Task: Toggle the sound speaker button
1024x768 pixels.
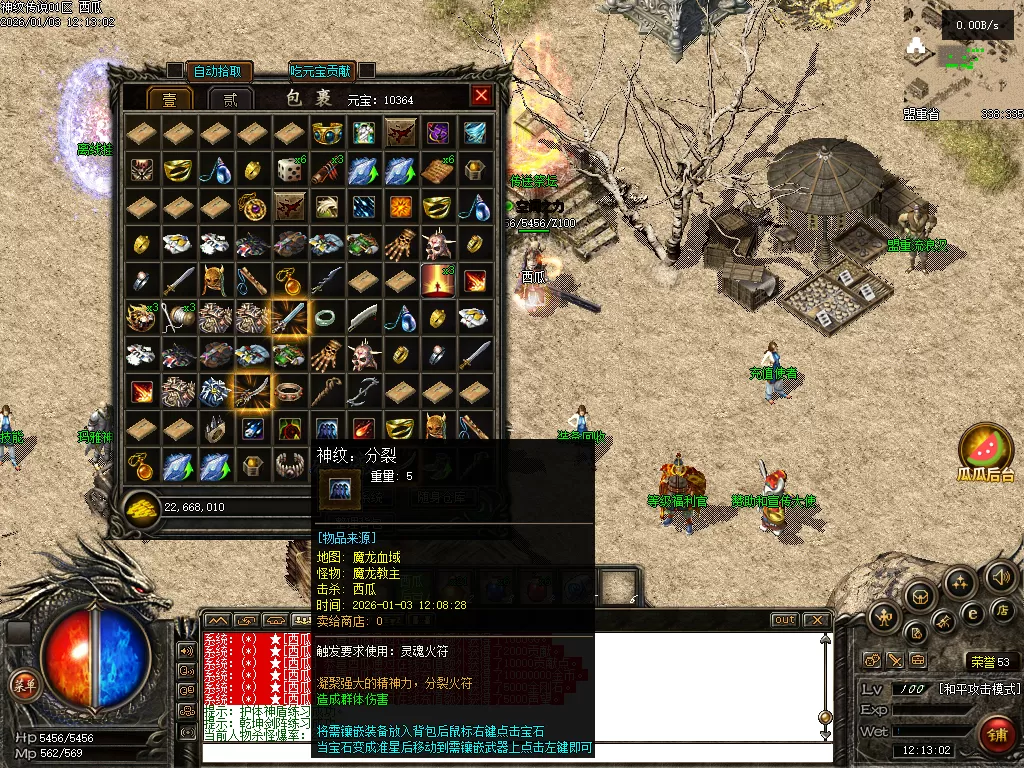Action: click(x=1000, y=577)
